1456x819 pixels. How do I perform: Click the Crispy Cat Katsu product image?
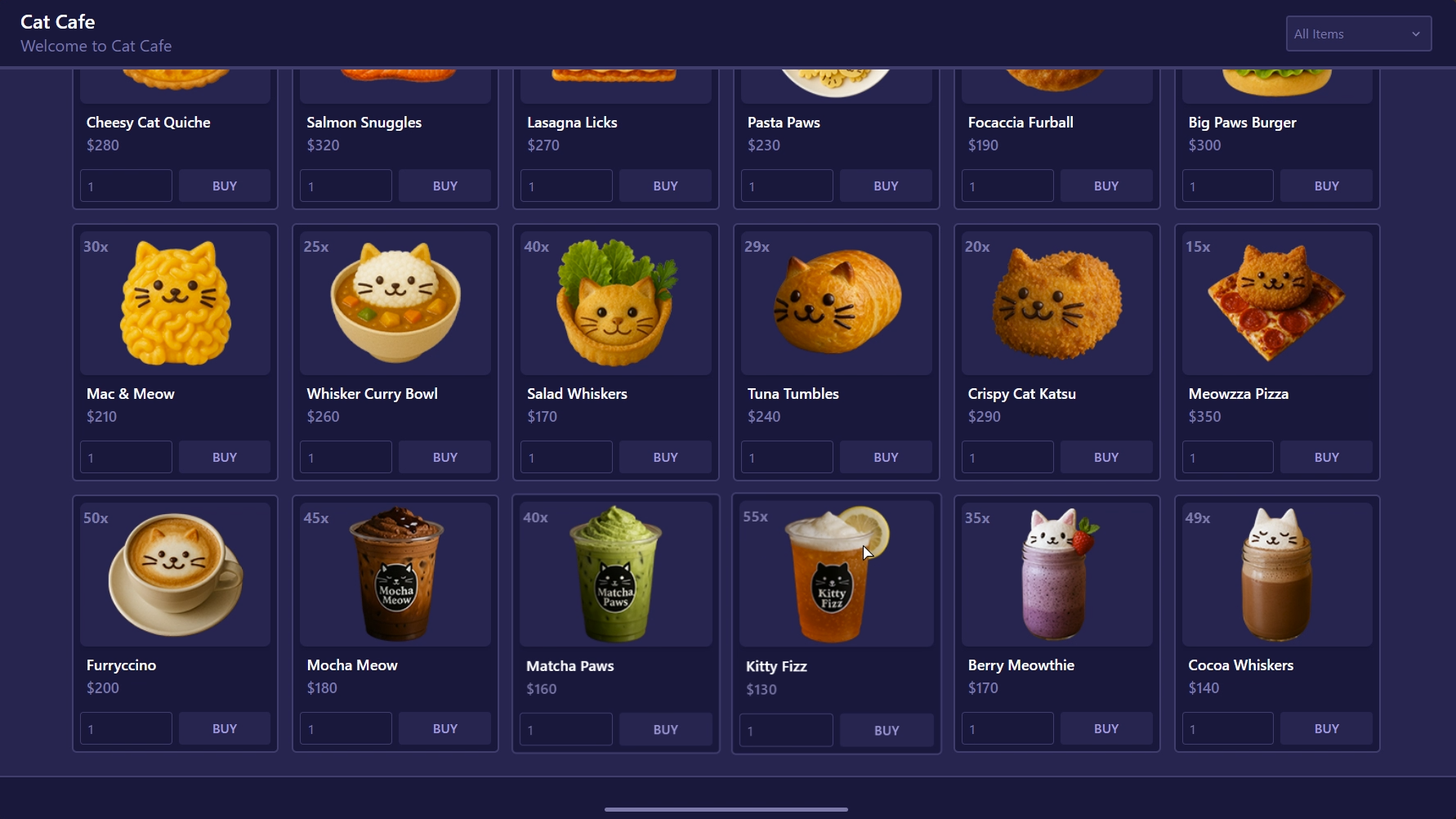(1056, 302)
